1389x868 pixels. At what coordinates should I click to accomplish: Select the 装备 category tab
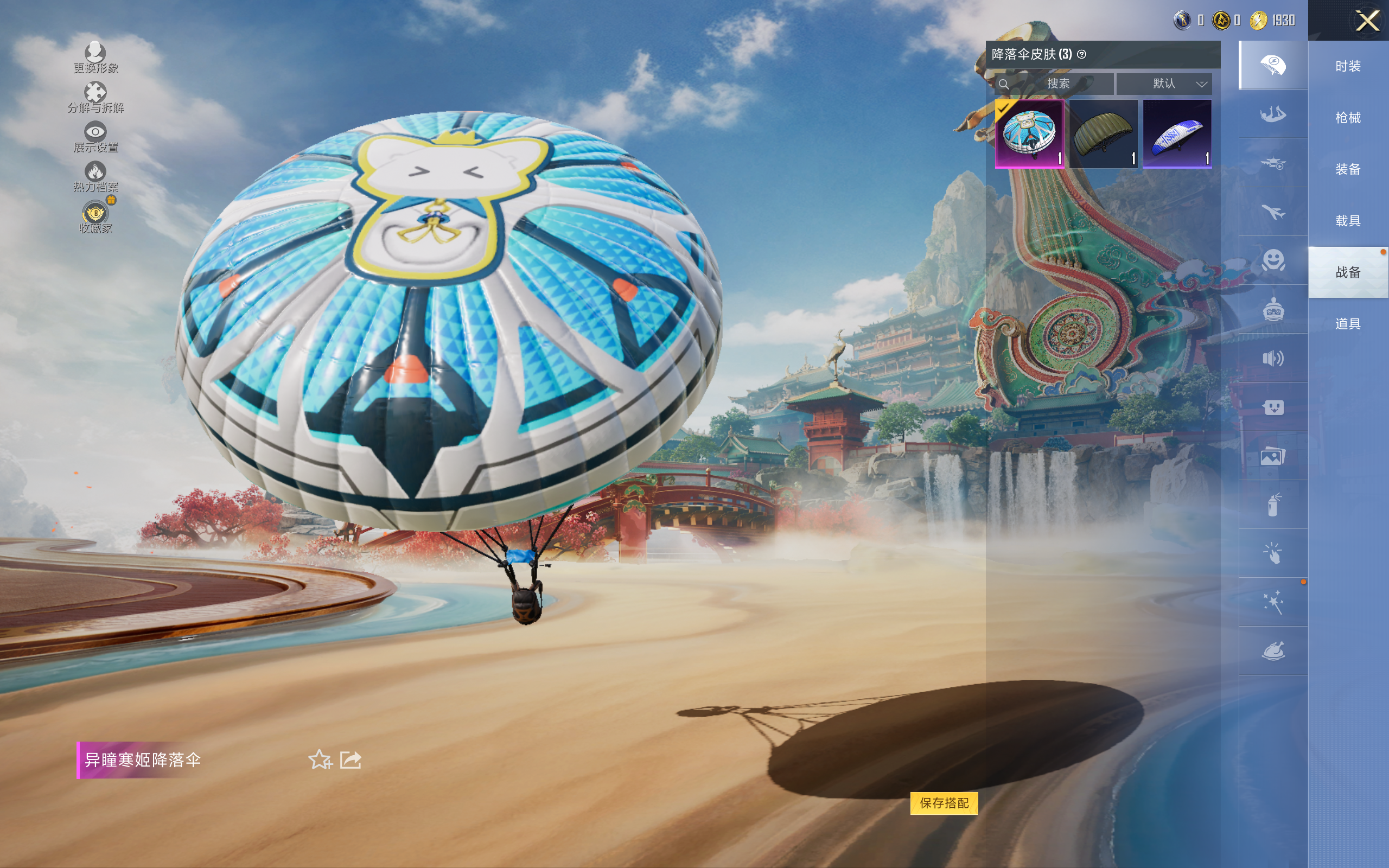(1347, 169)
